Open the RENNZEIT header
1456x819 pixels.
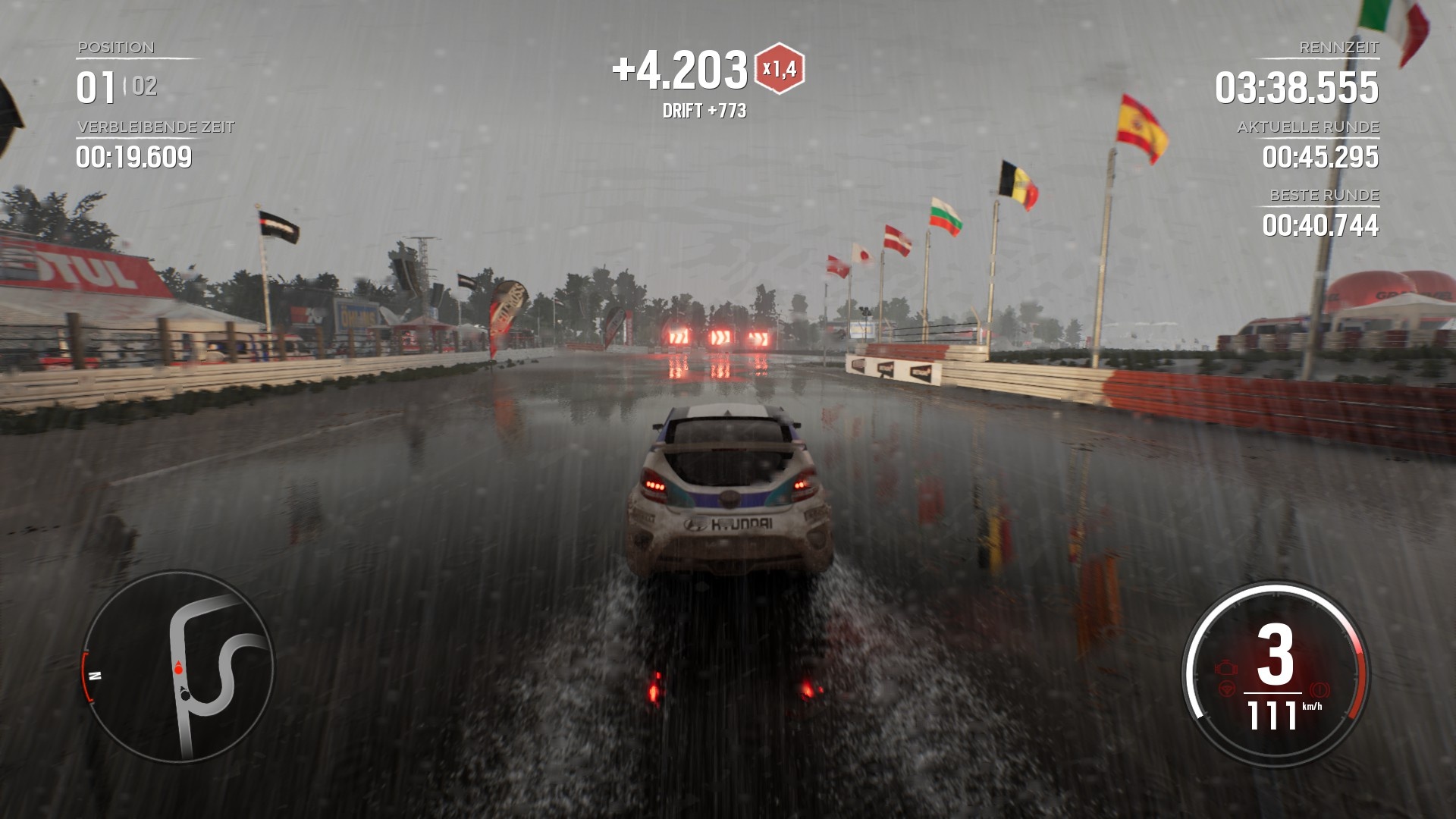click(x=1338, y=47)
